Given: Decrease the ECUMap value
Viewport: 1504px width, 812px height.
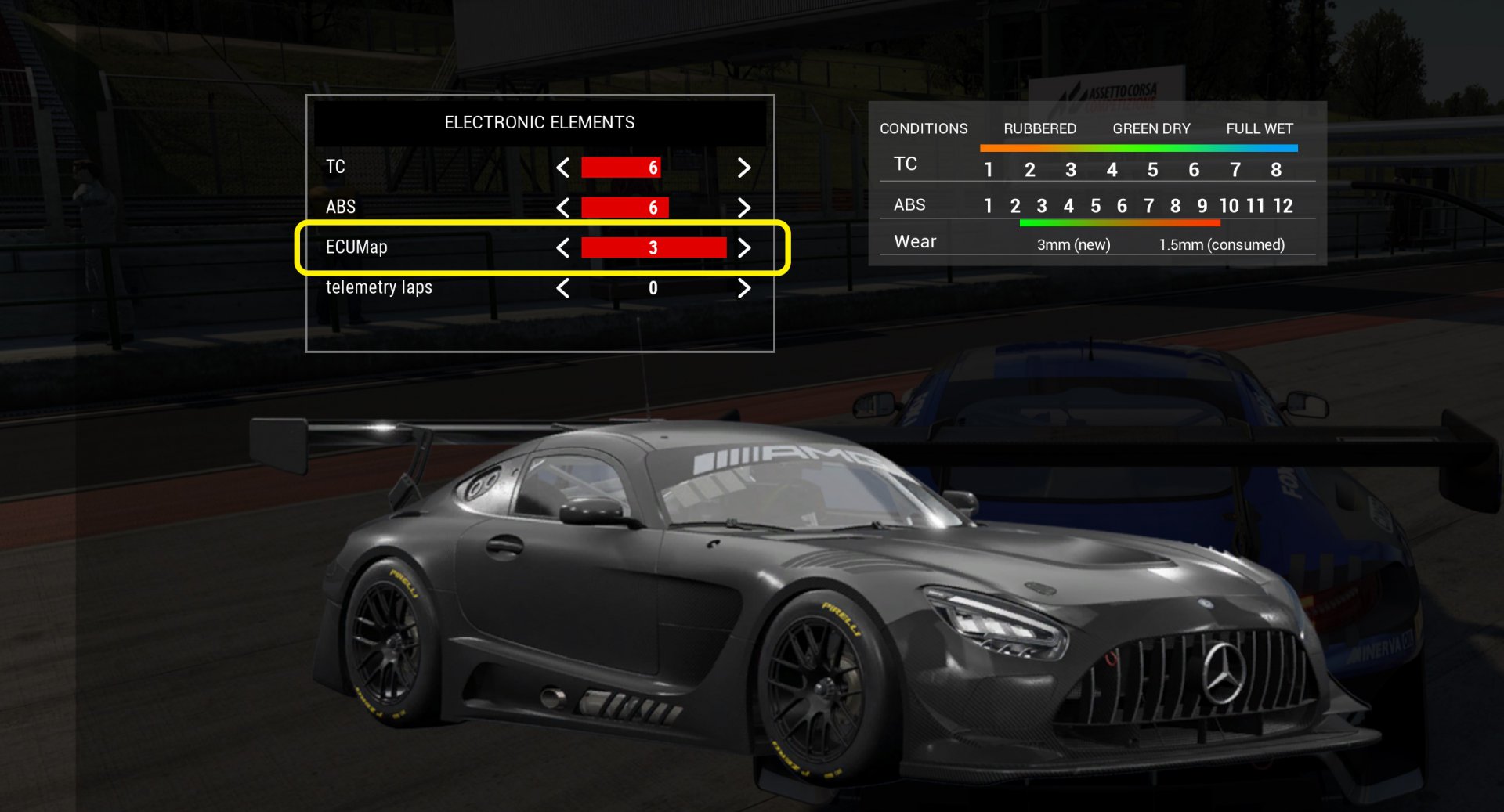Looking at the screenshot, I should point(562,248).
